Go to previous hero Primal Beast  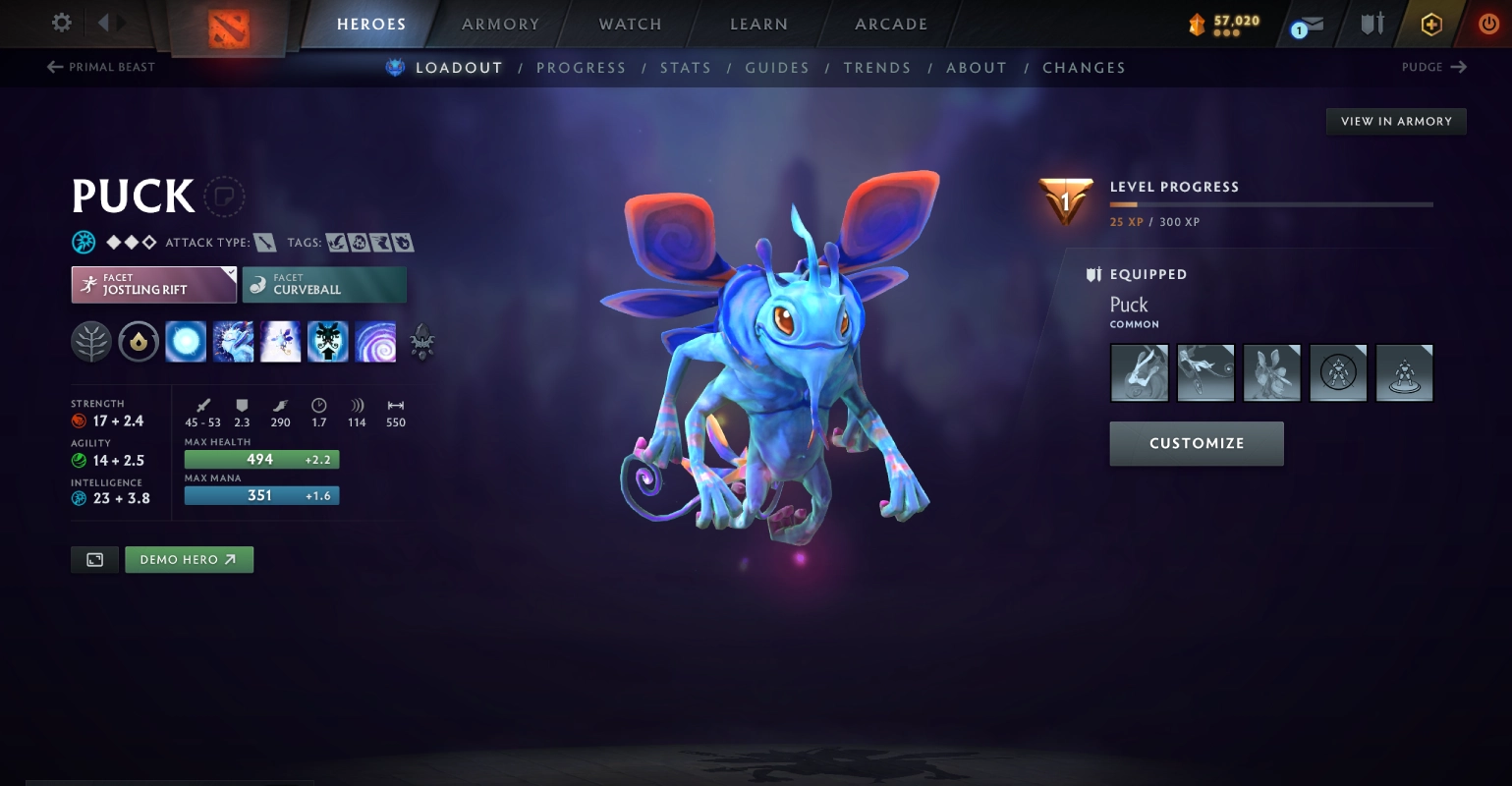coord(101,67)
